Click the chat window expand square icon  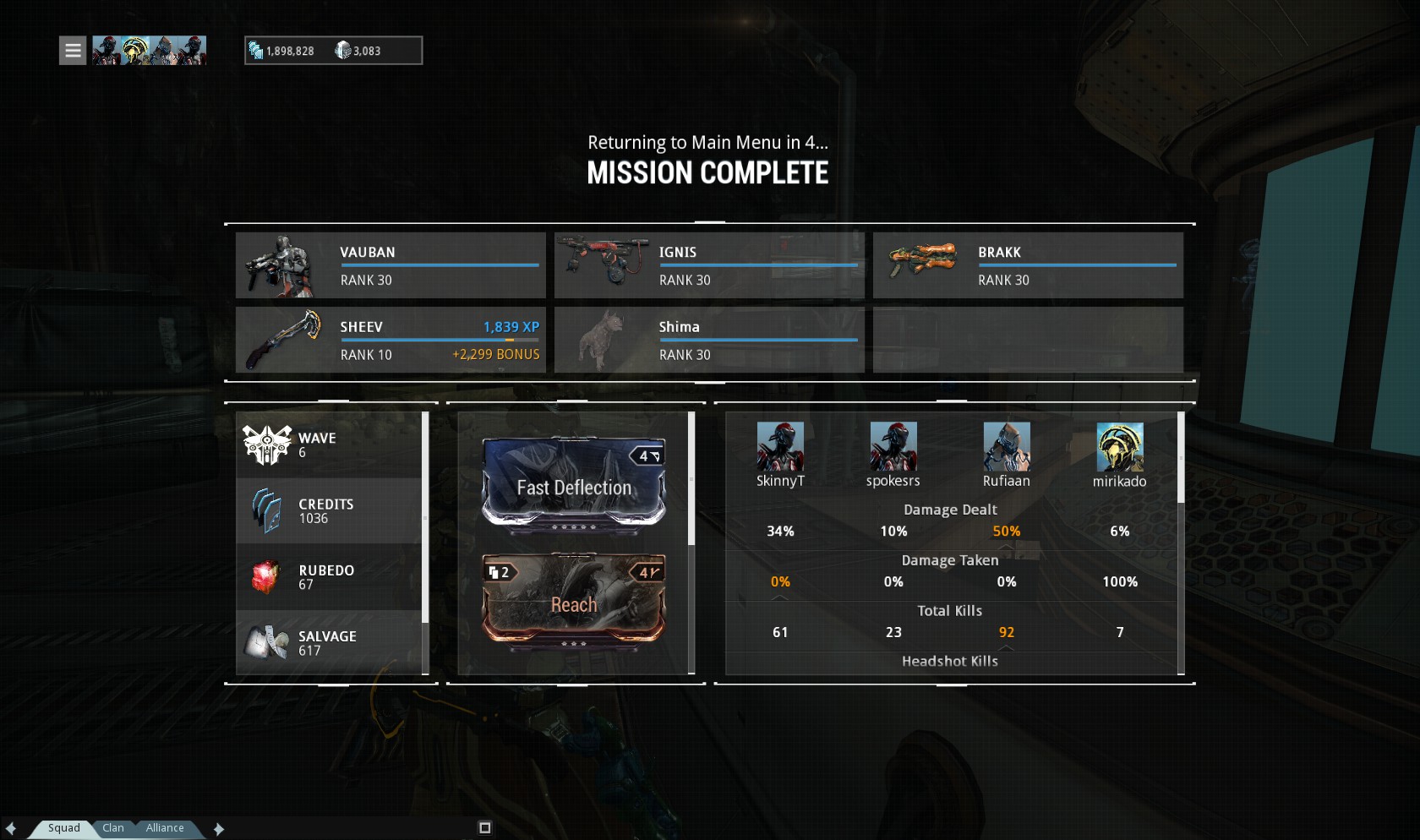point(484,828)
